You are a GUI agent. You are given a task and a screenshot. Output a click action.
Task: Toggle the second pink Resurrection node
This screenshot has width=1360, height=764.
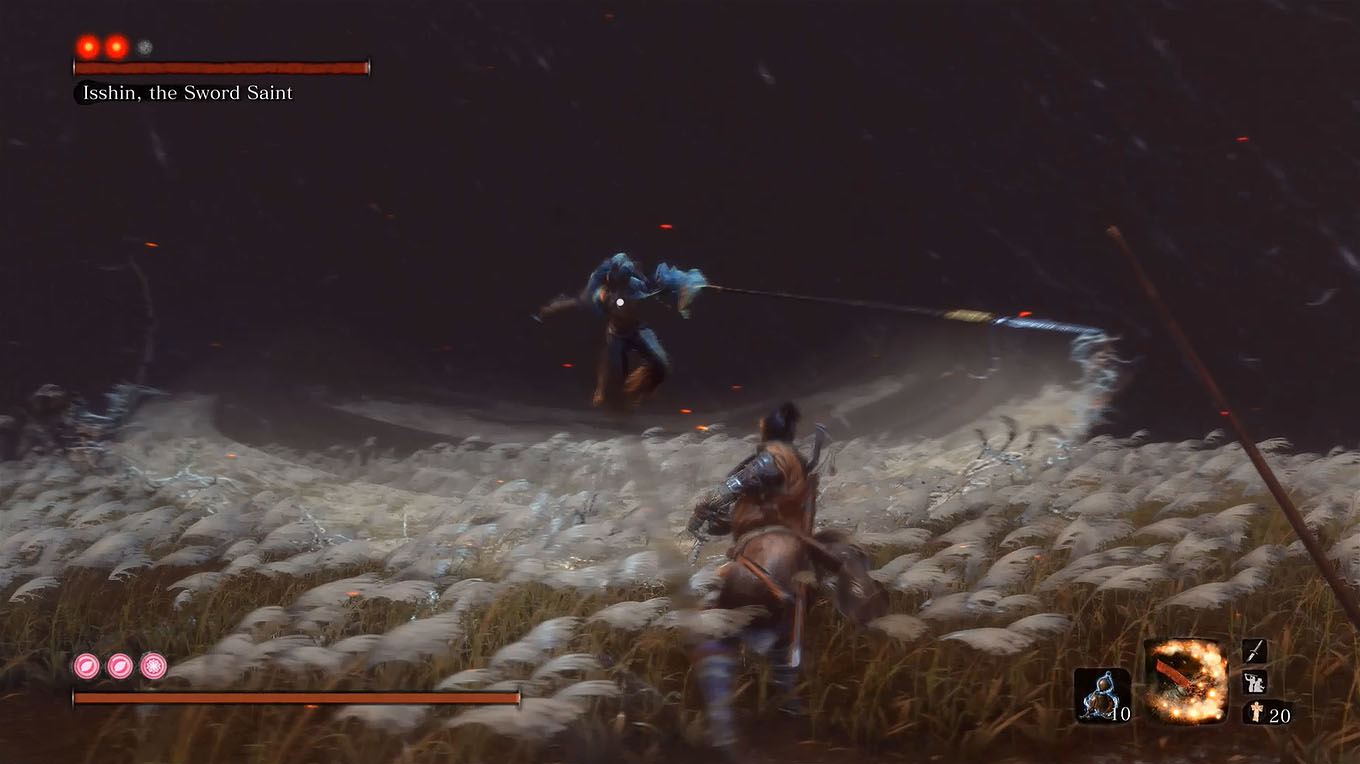(x=118, y=665)
